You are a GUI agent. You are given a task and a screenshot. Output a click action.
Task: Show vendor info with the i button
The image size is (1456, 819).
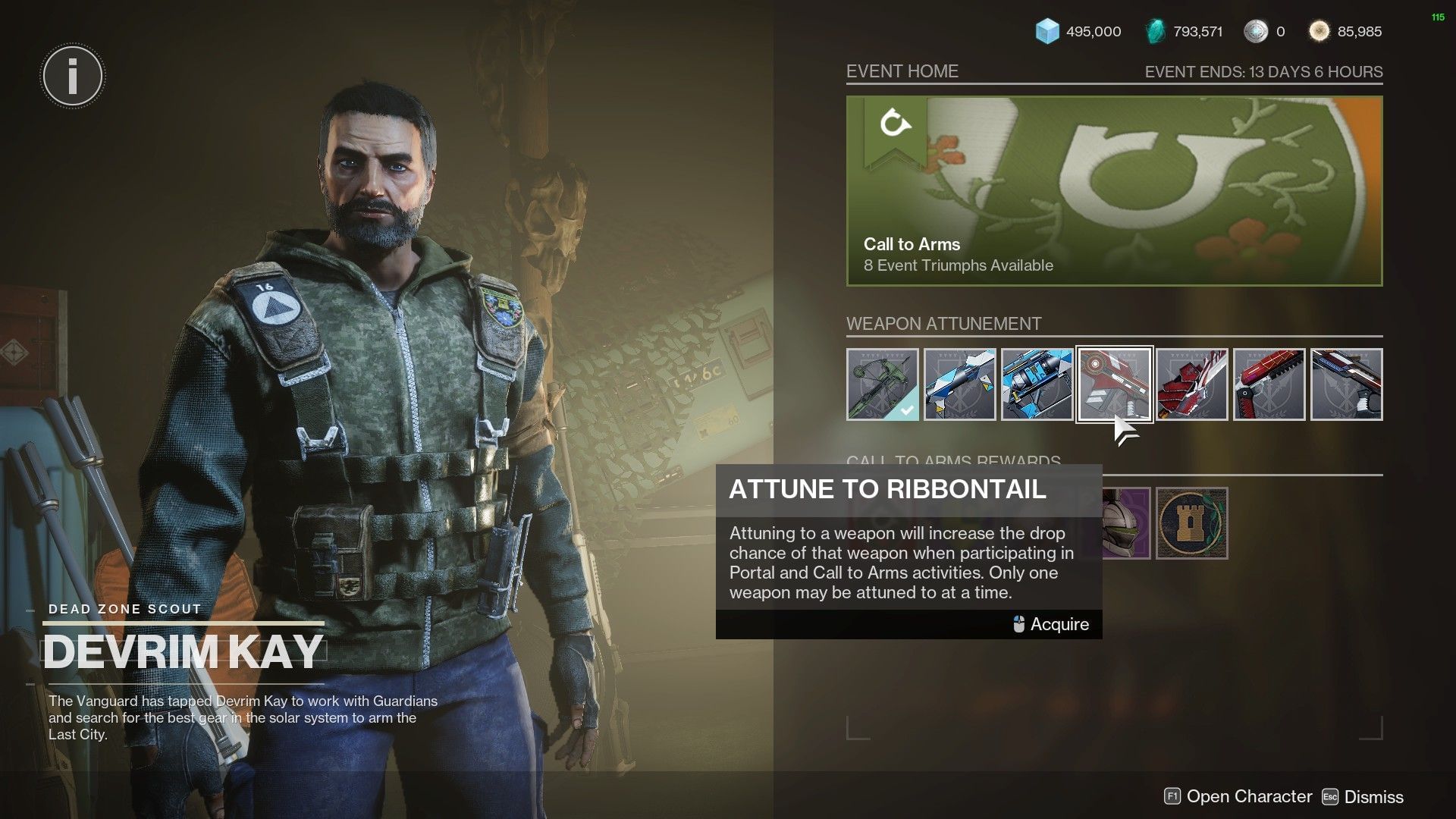(x=73, y=76)
